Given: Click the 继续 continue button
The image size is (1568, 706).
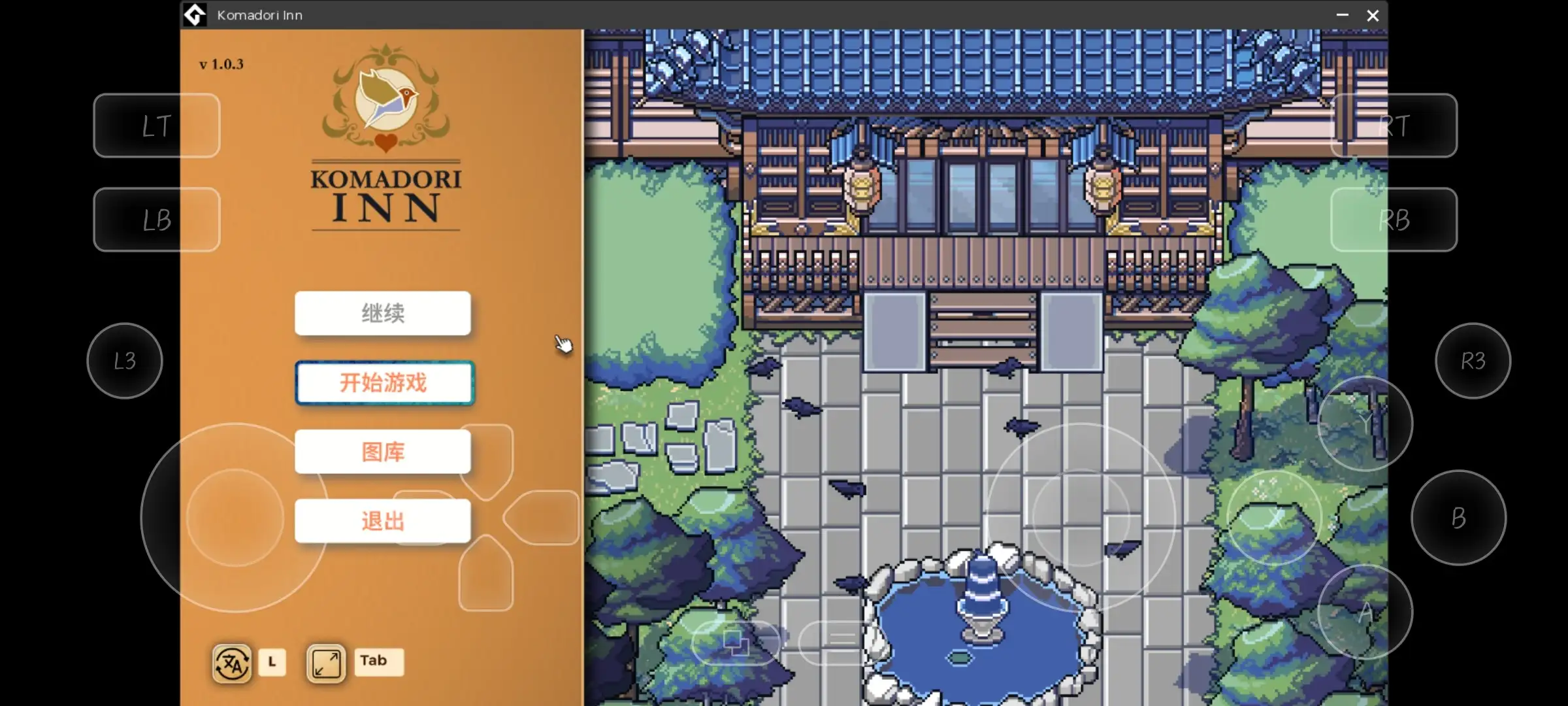Looking at the screenshot, I should (382, 313).
